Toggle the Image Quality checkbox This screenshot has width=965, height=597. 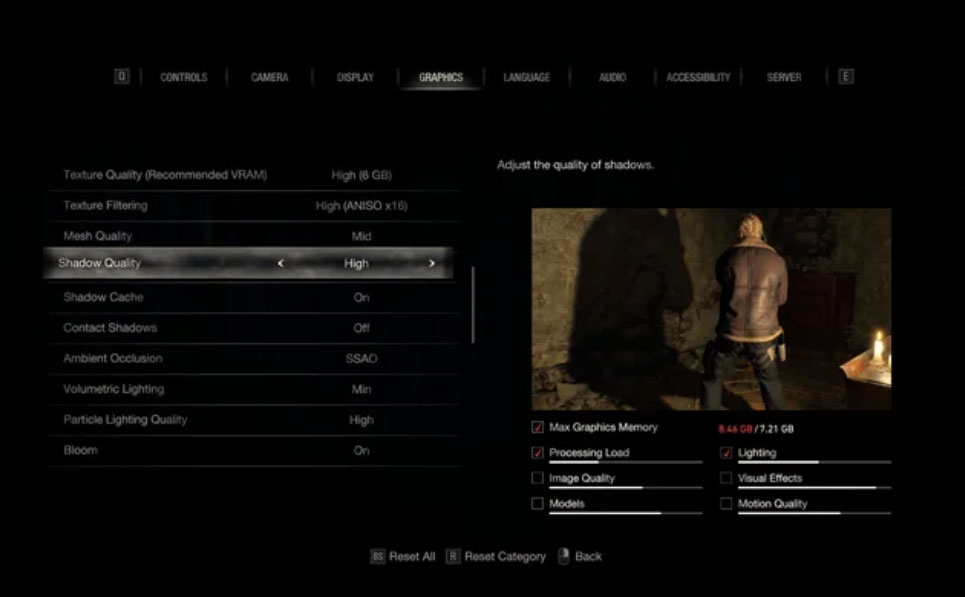coord(538,479)
